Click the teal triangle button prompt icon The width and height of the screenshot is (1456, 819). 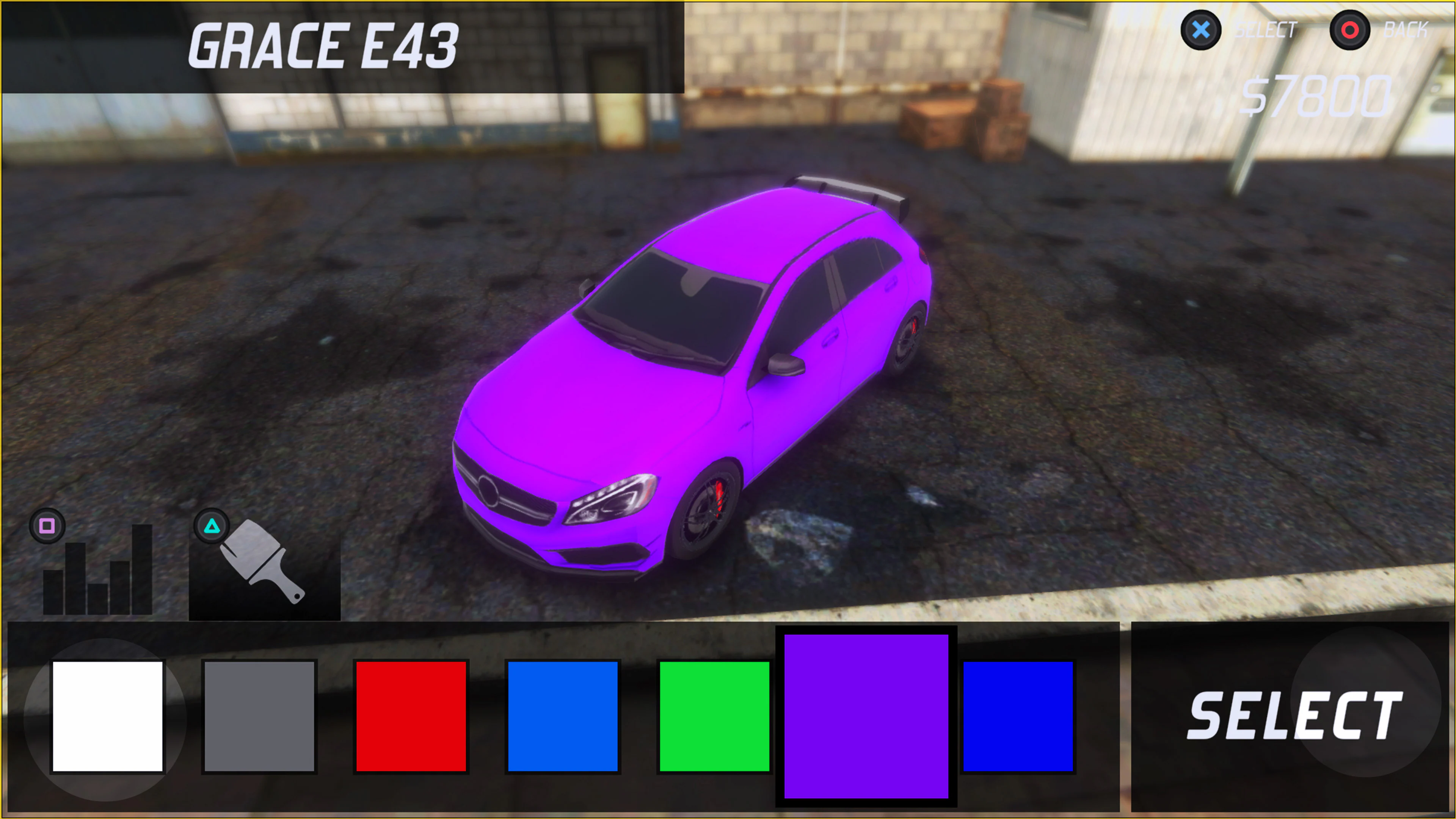tap(212, 527)
